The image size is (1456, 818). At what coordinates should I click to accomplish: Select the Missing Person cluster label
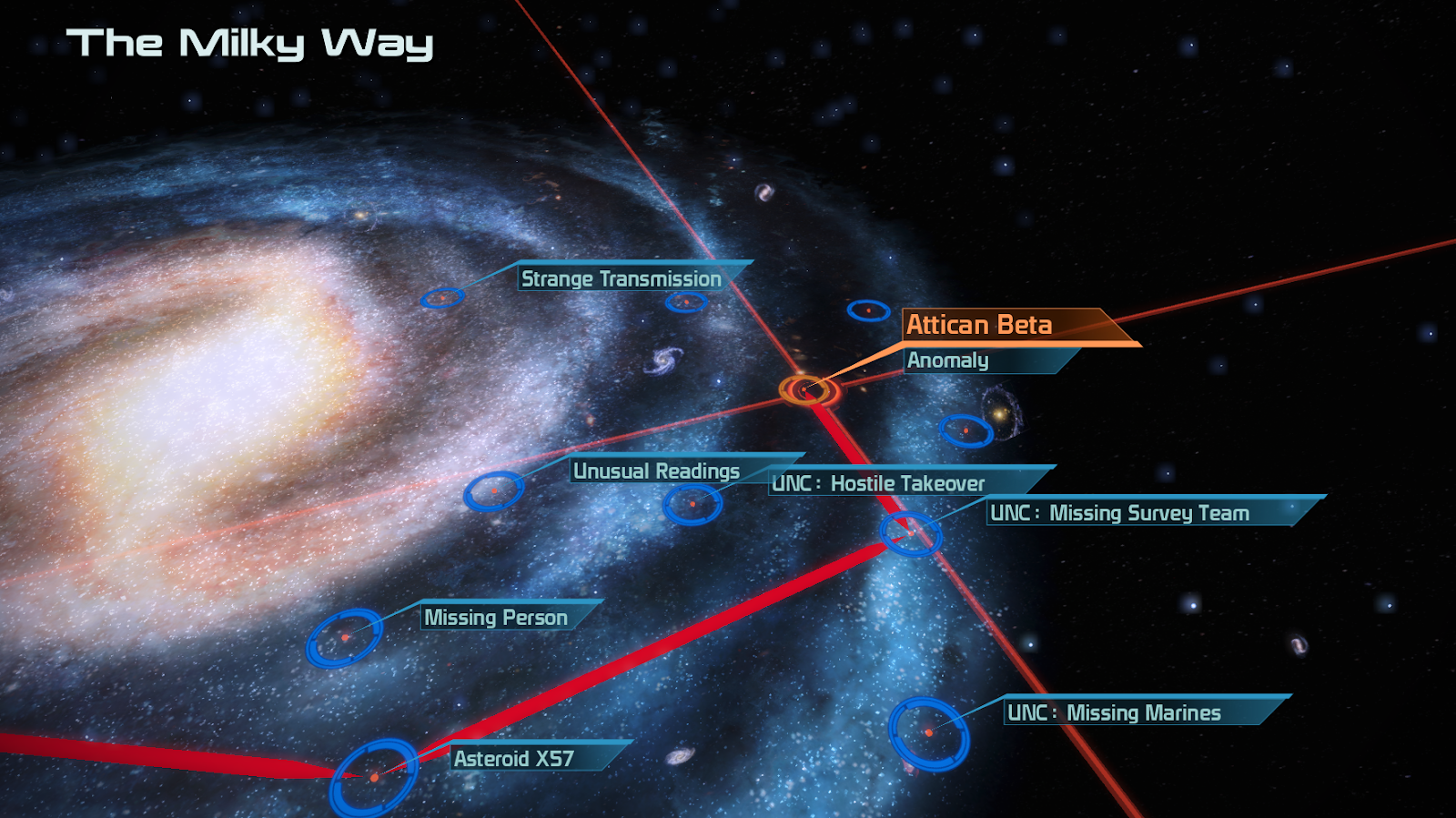496,617
